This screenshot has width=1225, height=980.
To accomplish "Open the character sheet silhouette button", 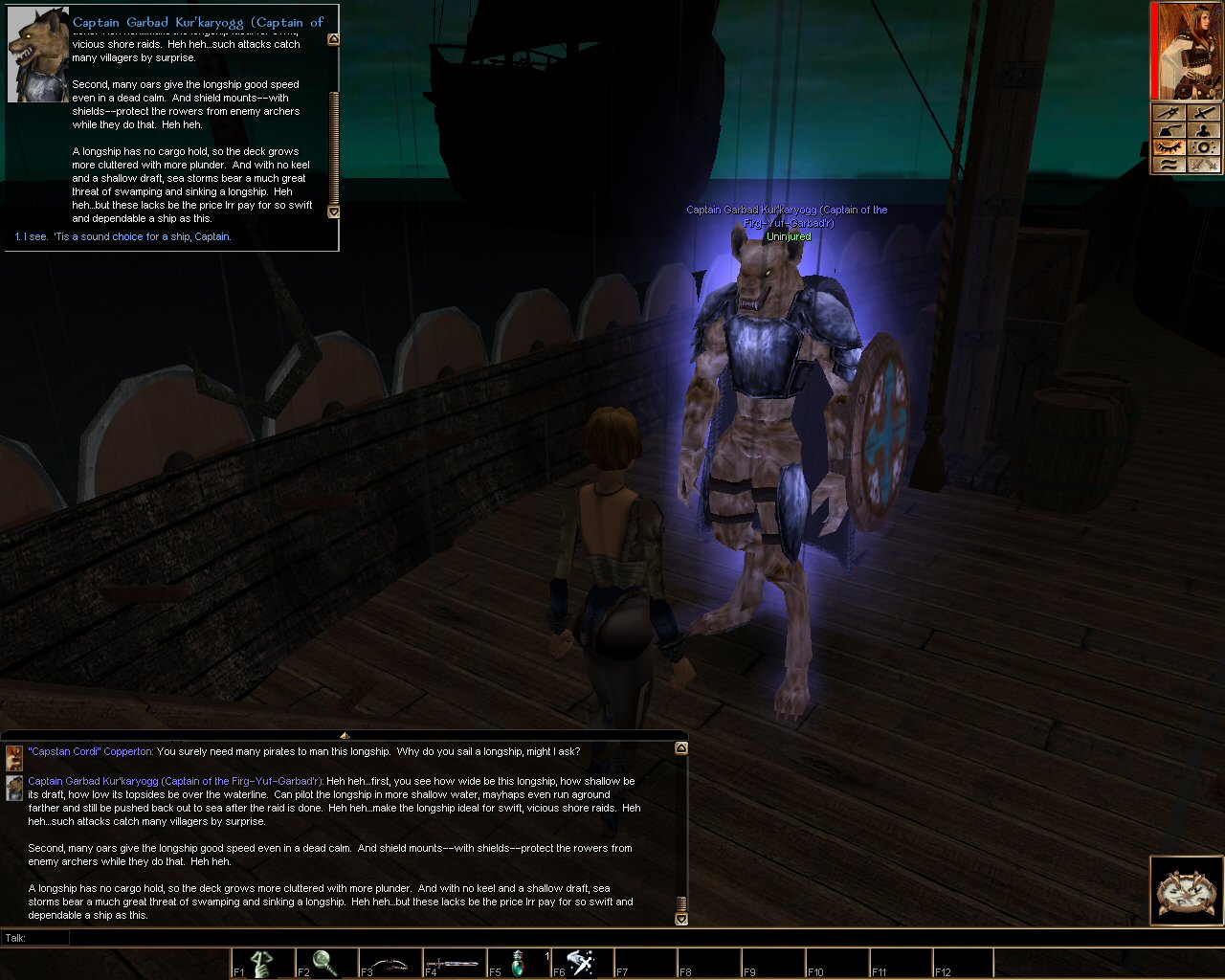I will (x=1204, y=130).
